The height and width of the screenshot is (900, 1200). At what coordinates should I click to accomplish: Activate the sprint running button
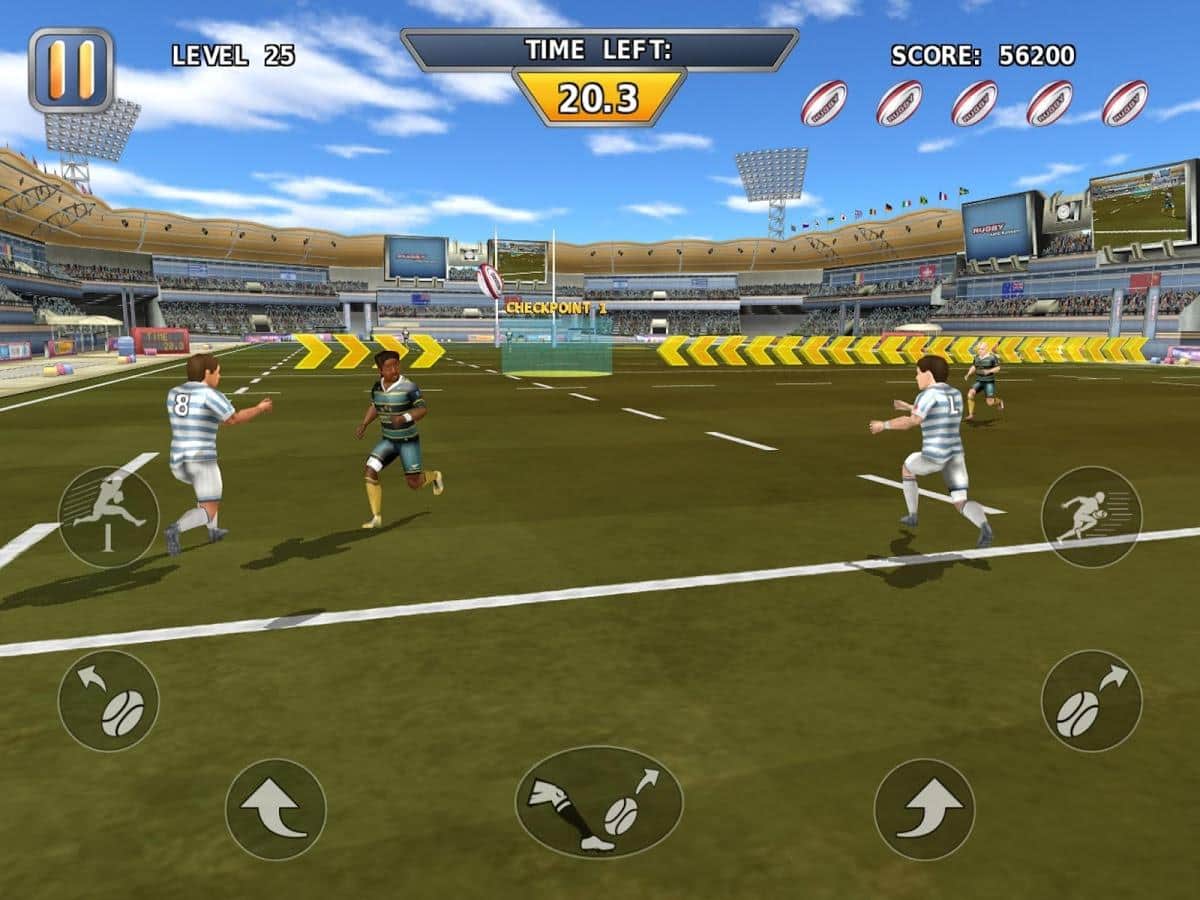click(1091, 516)
